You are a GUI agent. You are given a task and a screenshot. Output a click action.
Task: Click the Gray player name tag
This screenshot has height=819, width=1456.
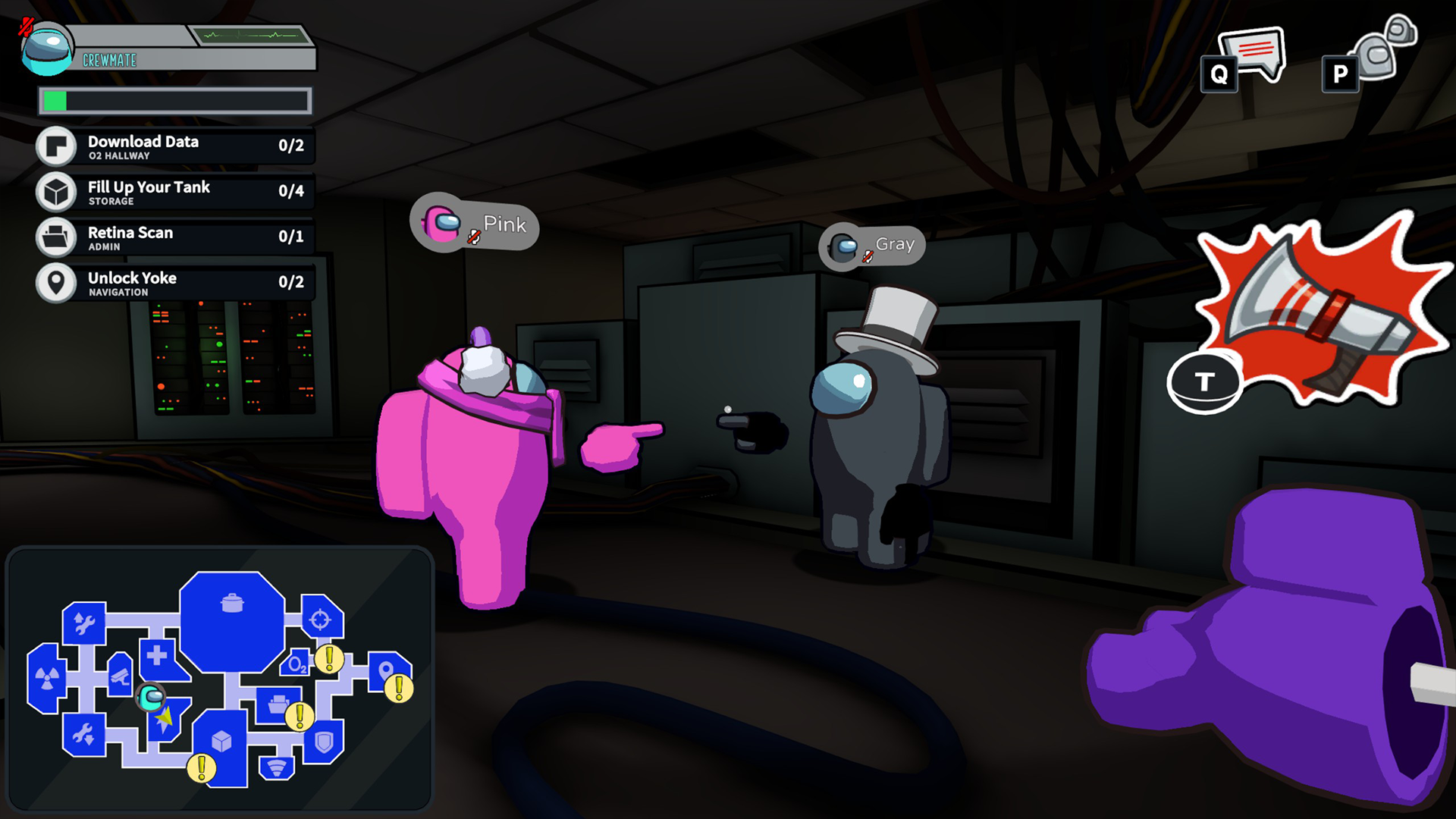[x=872, y=246]
